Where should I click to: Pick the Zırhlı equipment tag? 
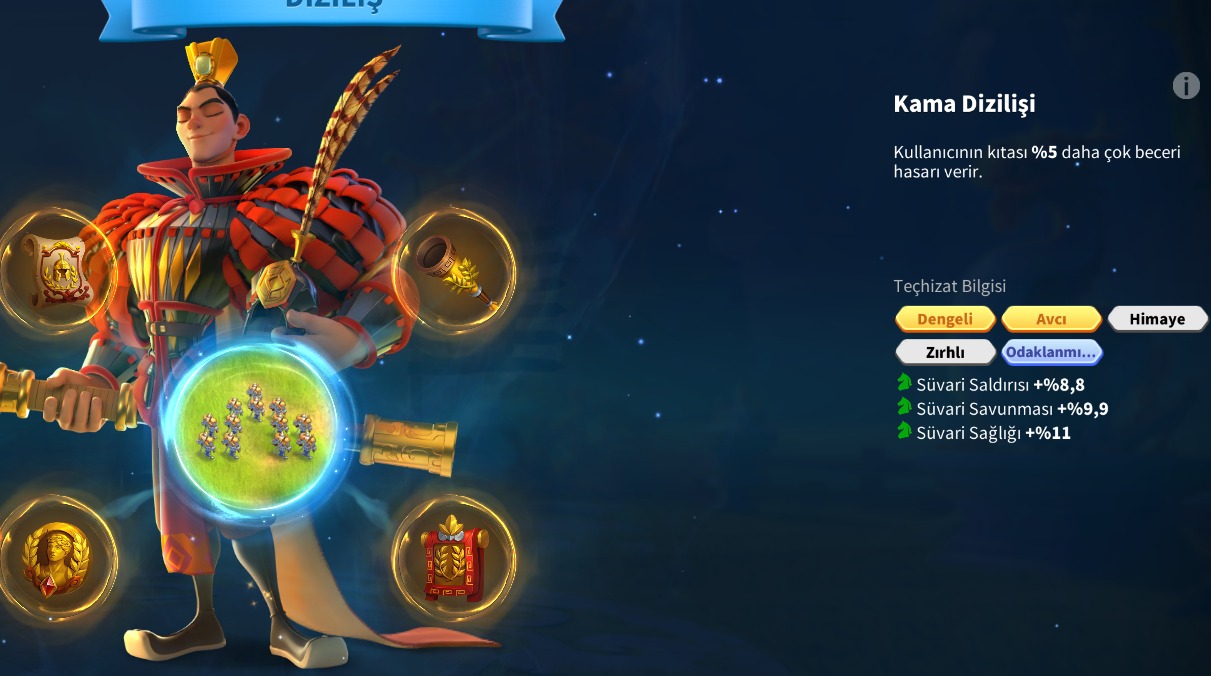click(945, 352)
